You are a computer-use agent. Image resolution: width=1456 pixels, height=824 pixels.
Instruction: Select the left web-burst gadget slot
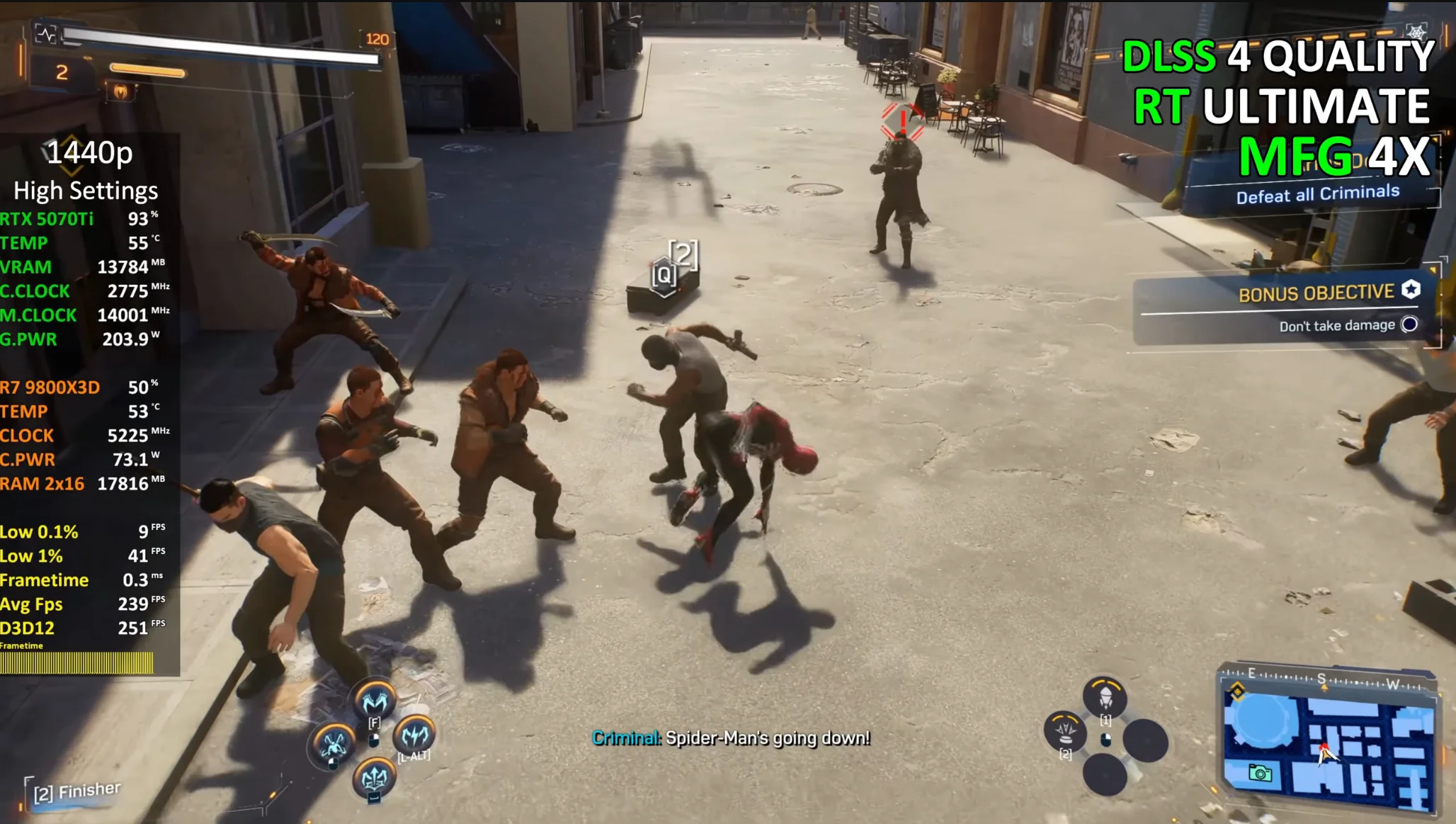coord(1065,730)
